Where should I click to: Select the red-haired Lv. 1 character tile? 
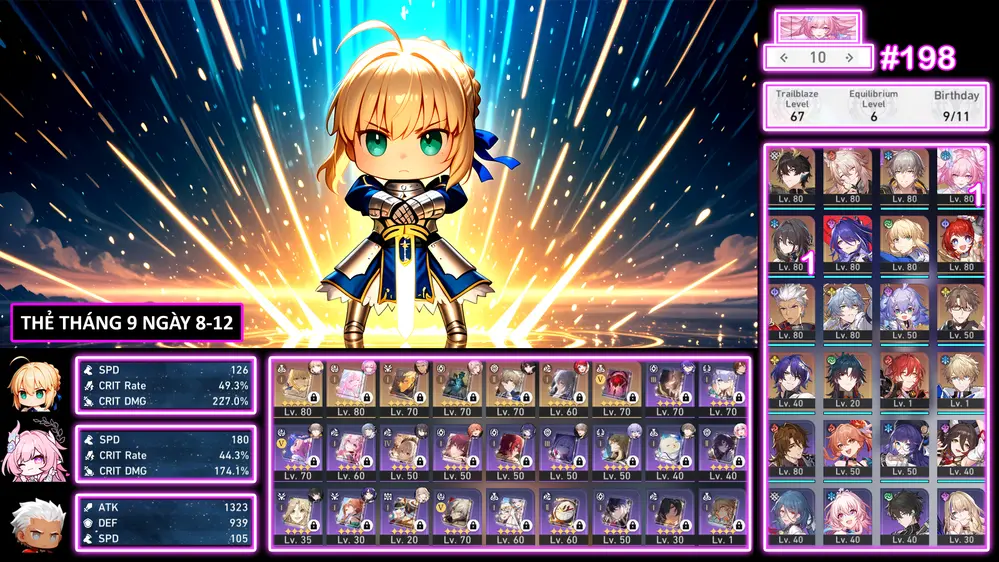point(906,376)
